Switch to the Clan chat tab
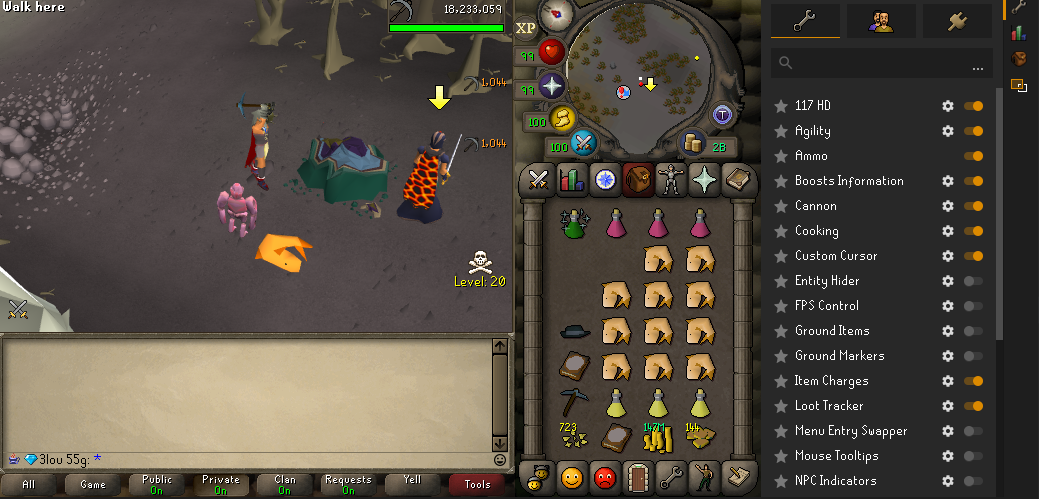The image size is (1039, 499). coord(284,484)
